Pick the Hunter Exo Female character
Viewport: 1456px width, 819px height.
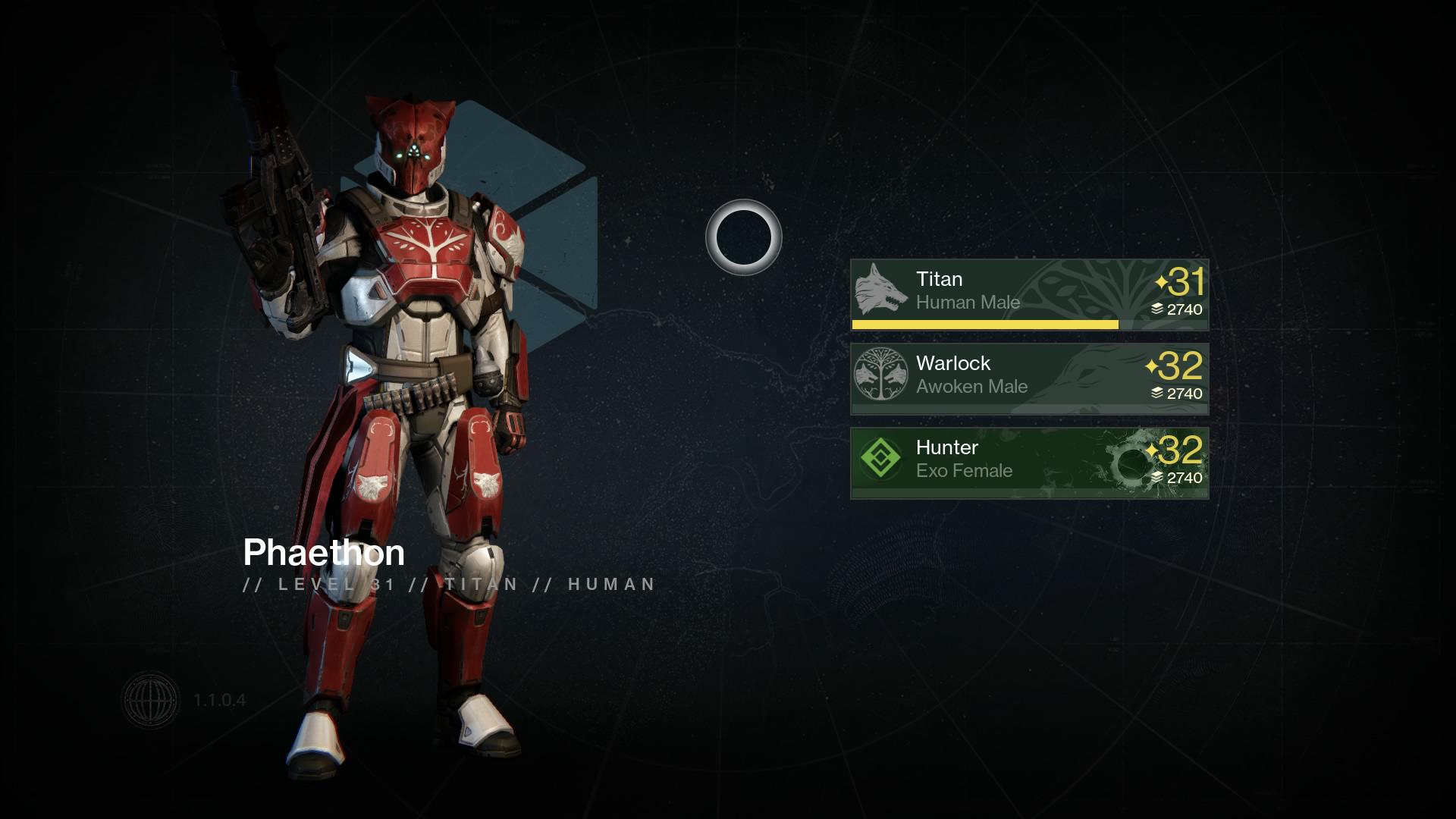[x=1029, y=462]
